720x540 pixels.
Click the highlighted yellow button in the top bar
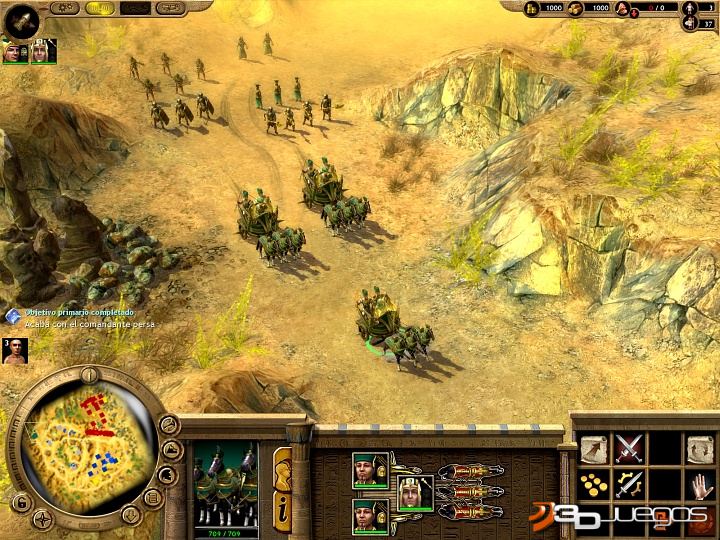100,8
